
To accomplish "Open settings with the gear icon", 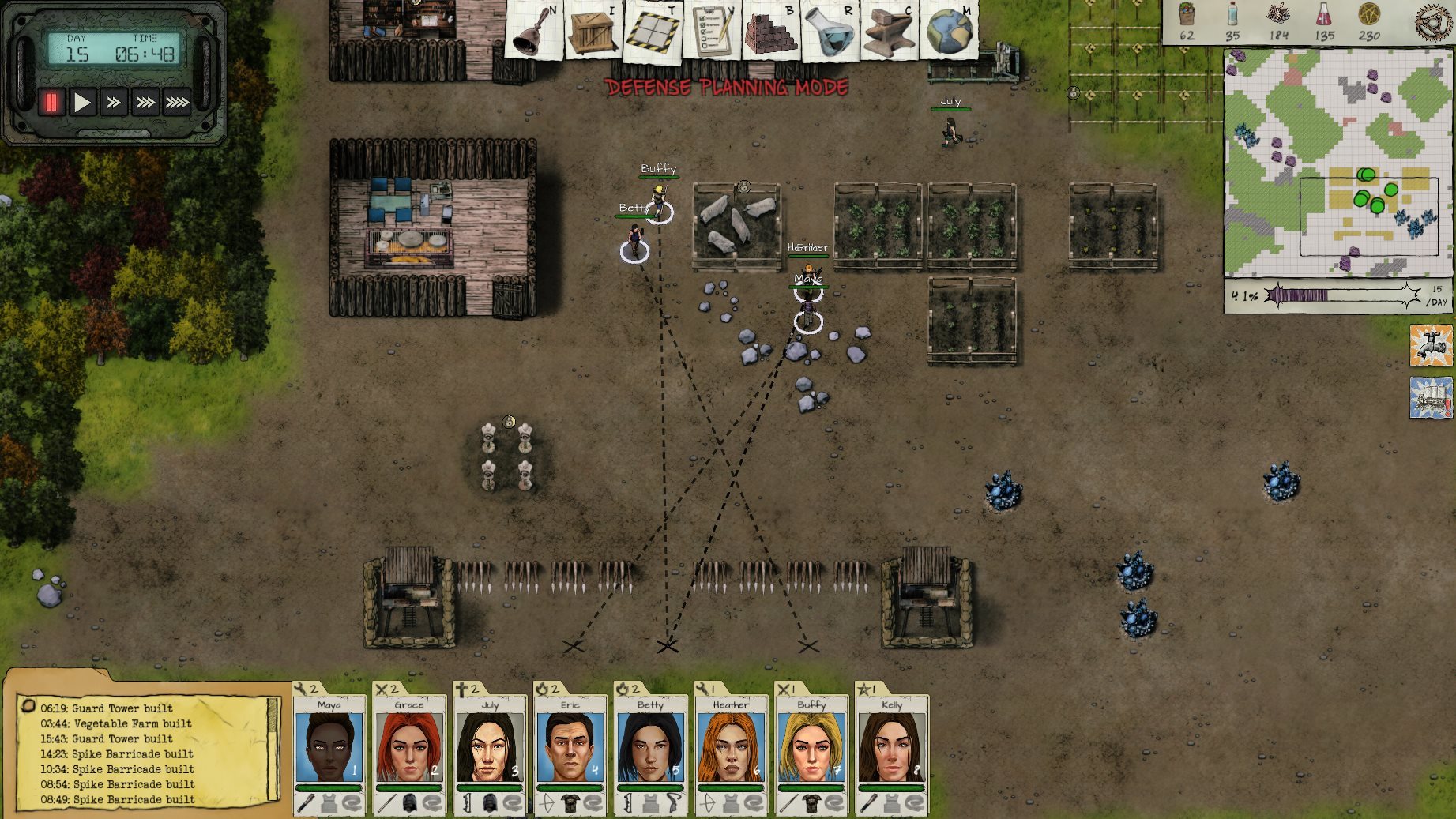I will tap(1434, 21).
